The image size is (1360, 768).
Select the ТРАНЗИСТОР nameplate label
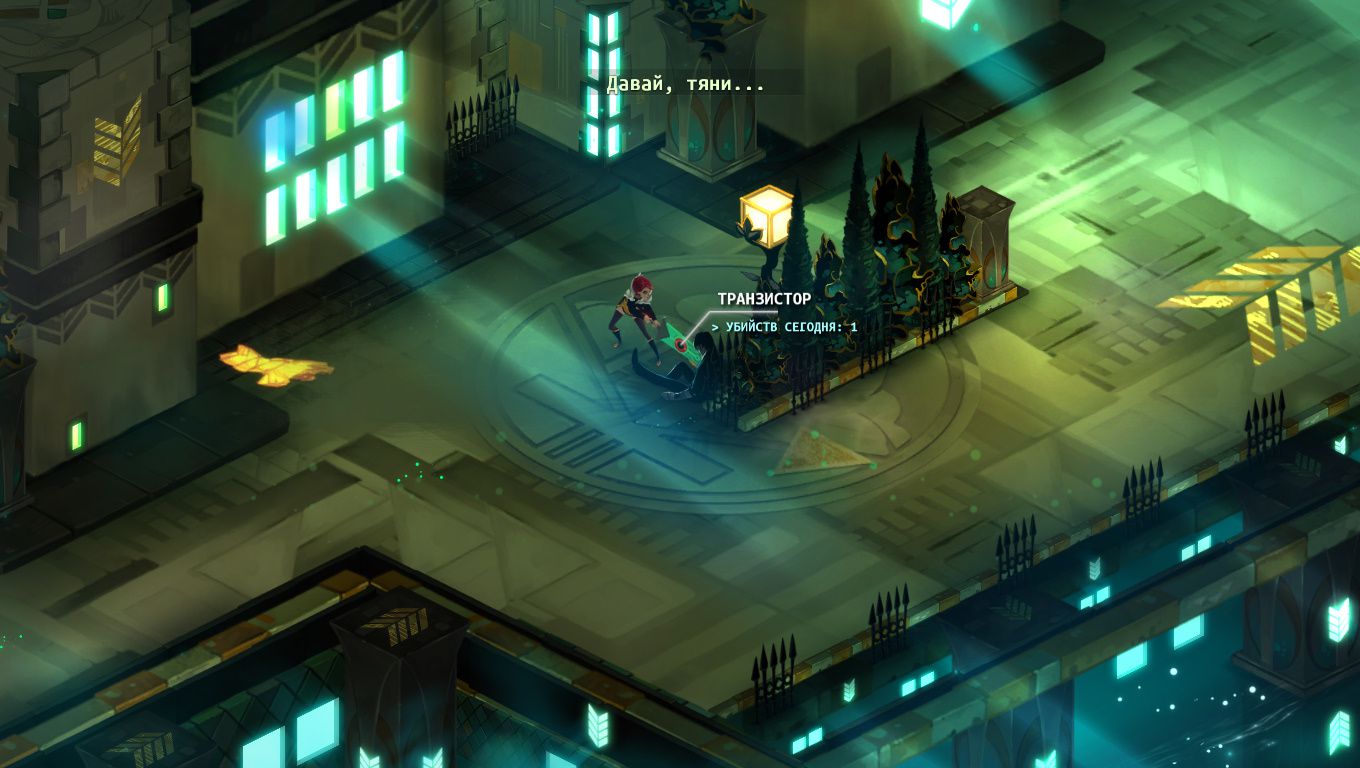764,296
